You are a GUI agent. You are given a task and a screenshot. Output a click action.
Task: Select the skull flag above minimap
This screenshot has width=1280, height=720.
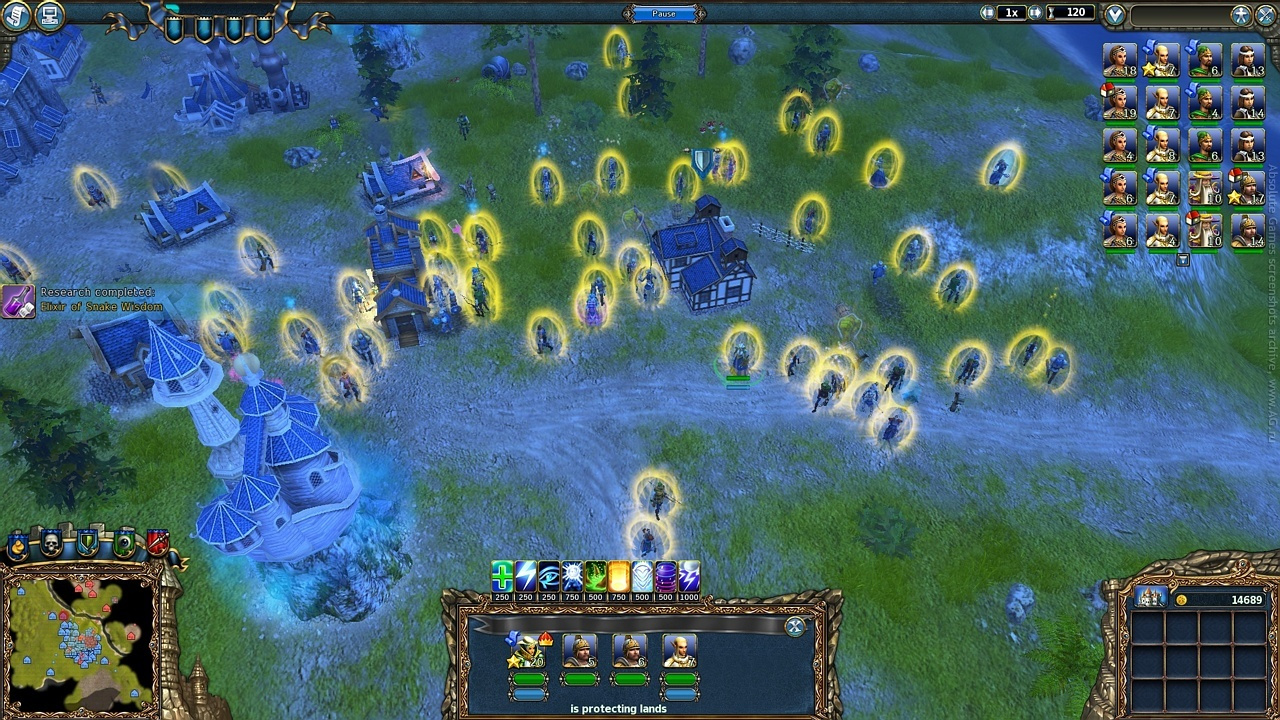click(51, 544)
